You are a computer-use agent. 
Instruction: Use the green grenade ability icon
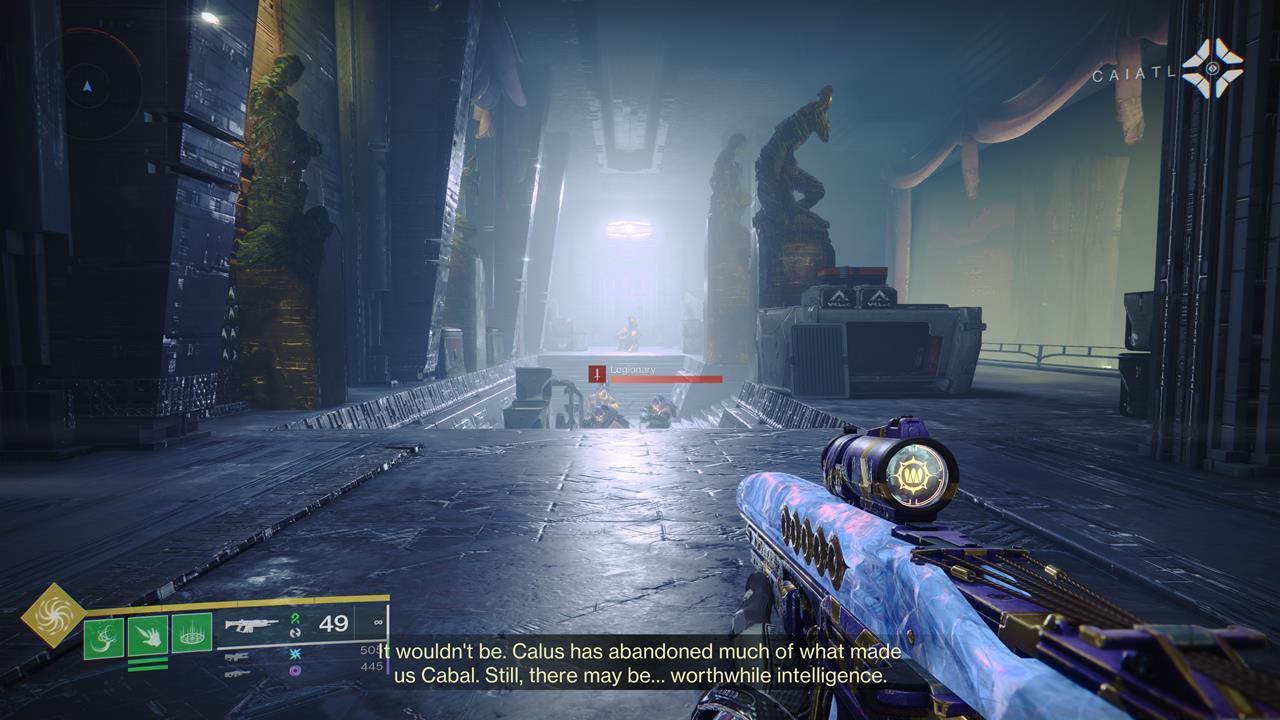coord(103,637)
